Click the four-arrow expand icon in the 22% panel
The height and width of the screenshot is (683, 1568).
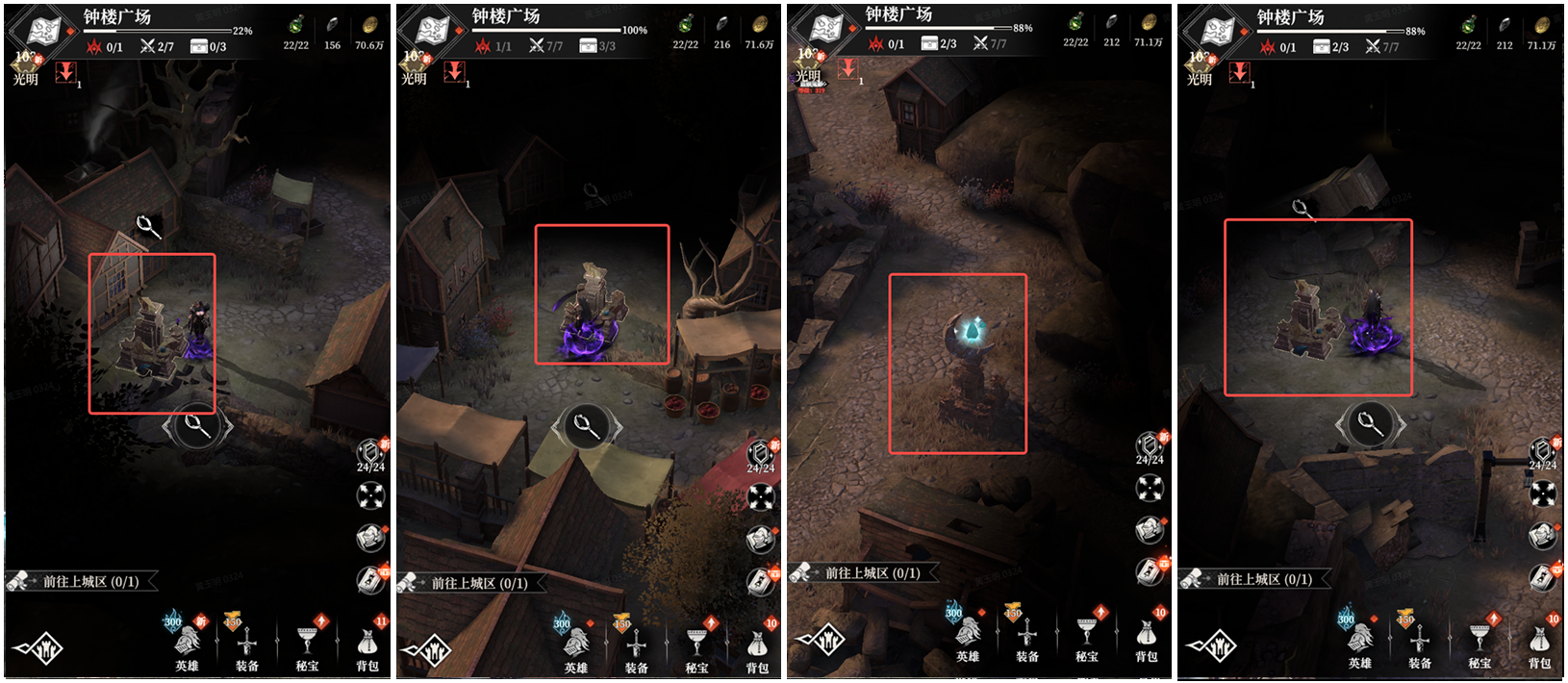(x=370, y=495)
